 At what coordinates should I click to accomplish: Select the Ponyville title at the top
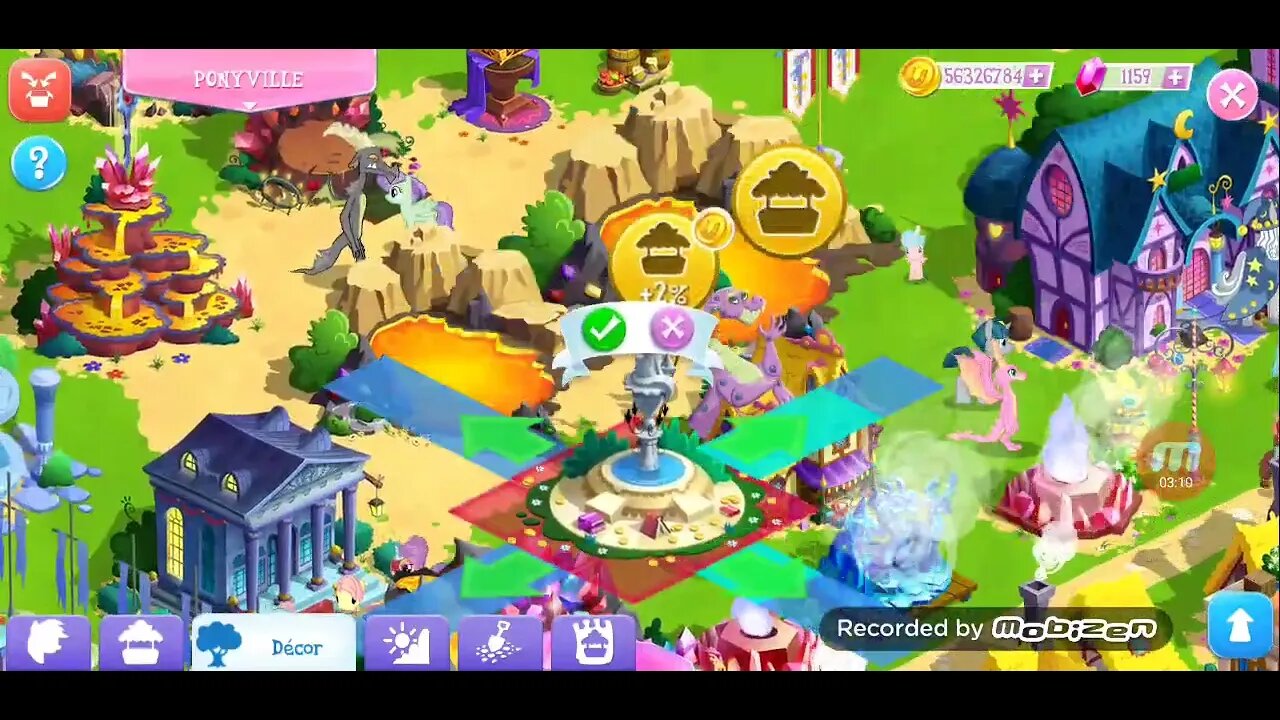pyautogui.click(x=247, y=78)
